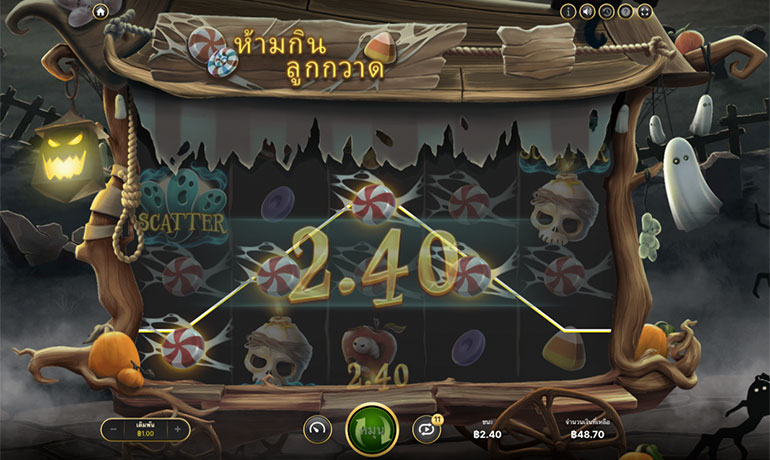Toggle turbo speed with the speedometer icon

pyautogui.click(x=317, y=429)
